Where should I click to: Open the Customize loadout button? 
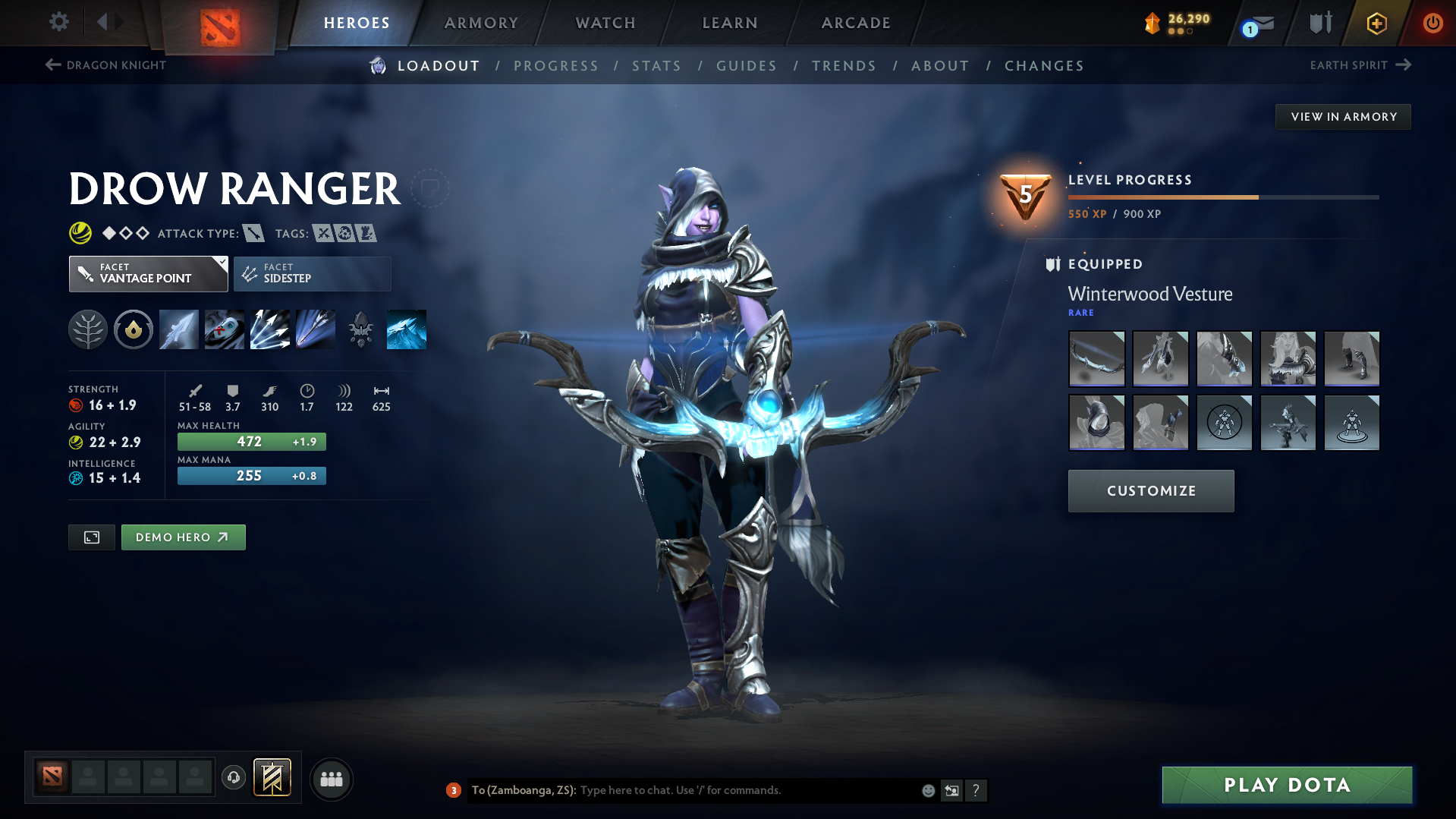[1150, 491]
